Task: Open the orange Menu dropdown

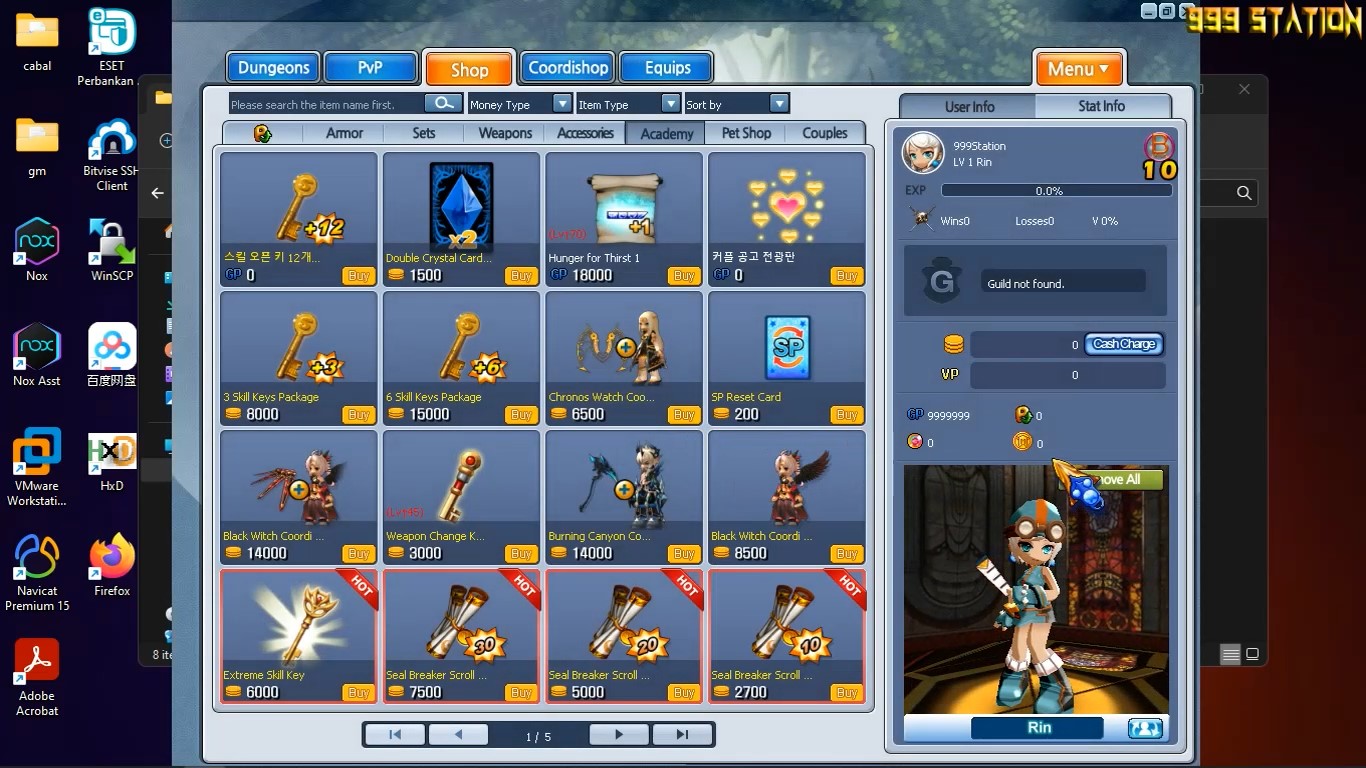Action: (x=1078, y=69)
